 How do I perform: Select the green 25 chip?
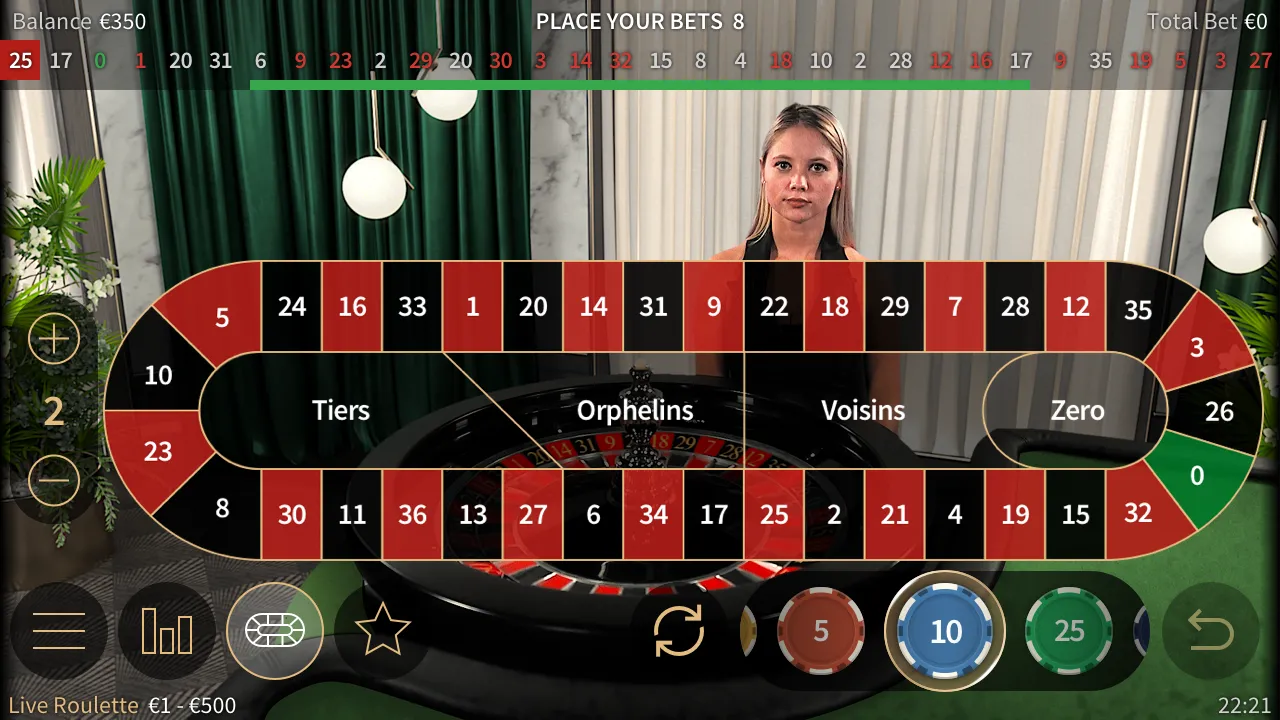[1069, 631]
